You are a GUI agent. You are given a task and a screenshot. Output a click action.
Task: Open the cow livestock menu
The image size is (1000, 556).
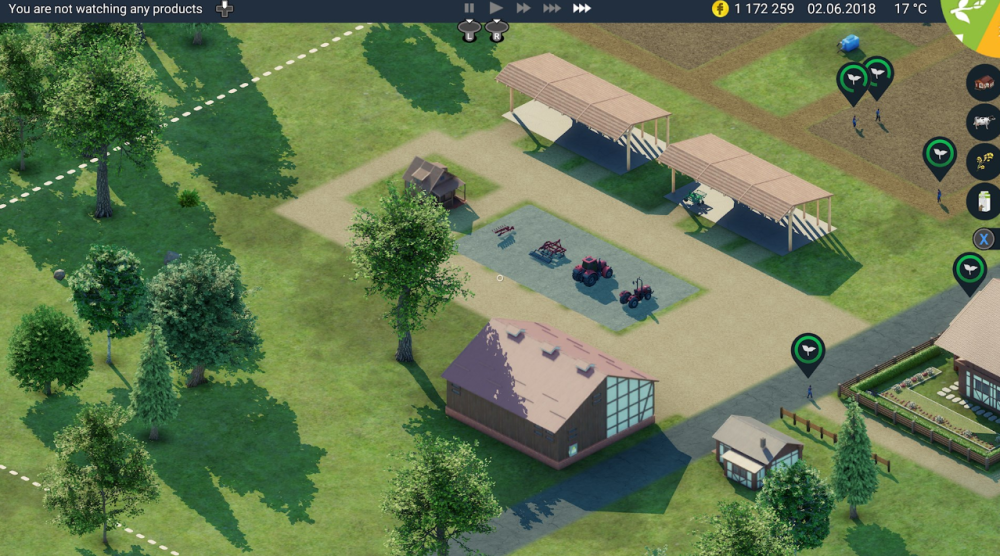pyautogui.click(x=984, y=122)
